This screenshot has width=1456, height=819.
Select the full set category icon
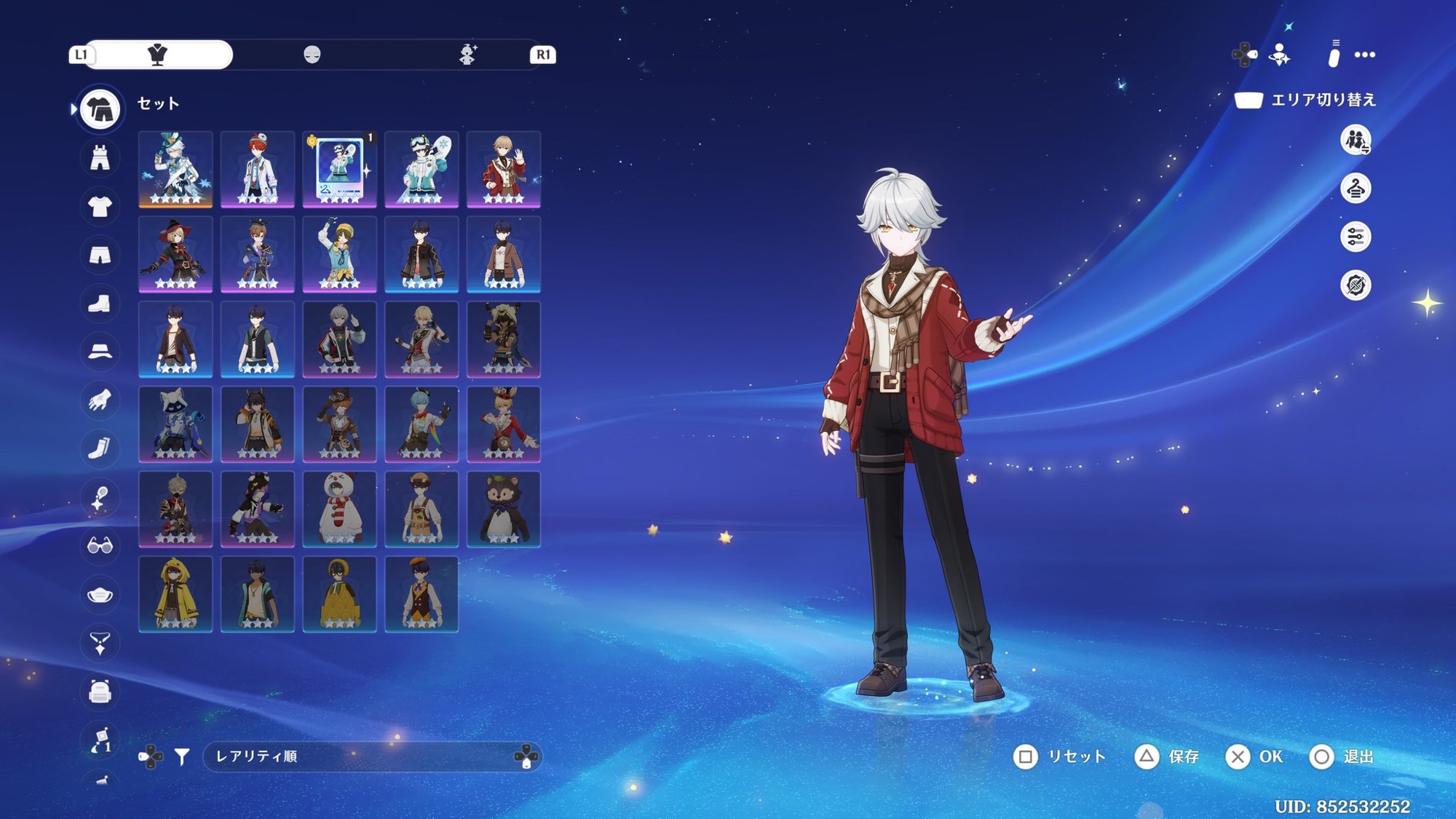click(x=100, y=109)
